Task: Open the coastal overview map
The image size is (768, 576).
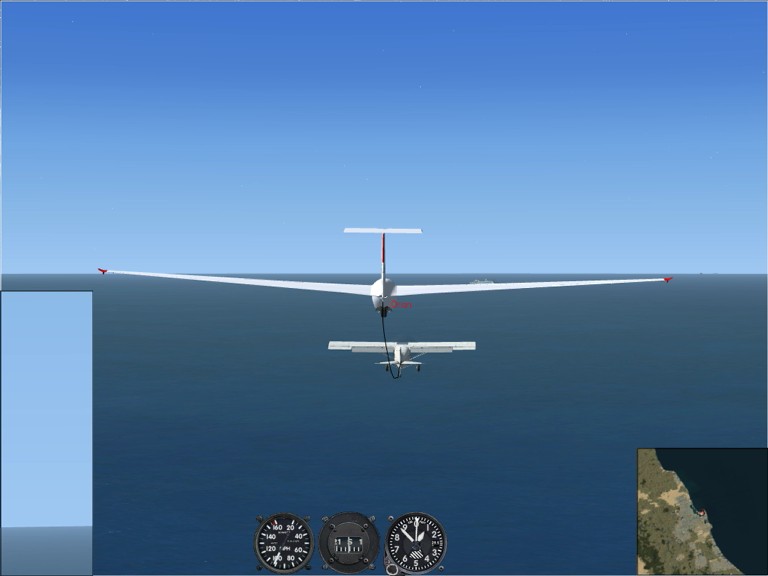Action: pyautogui.click(x=702, y=511)
